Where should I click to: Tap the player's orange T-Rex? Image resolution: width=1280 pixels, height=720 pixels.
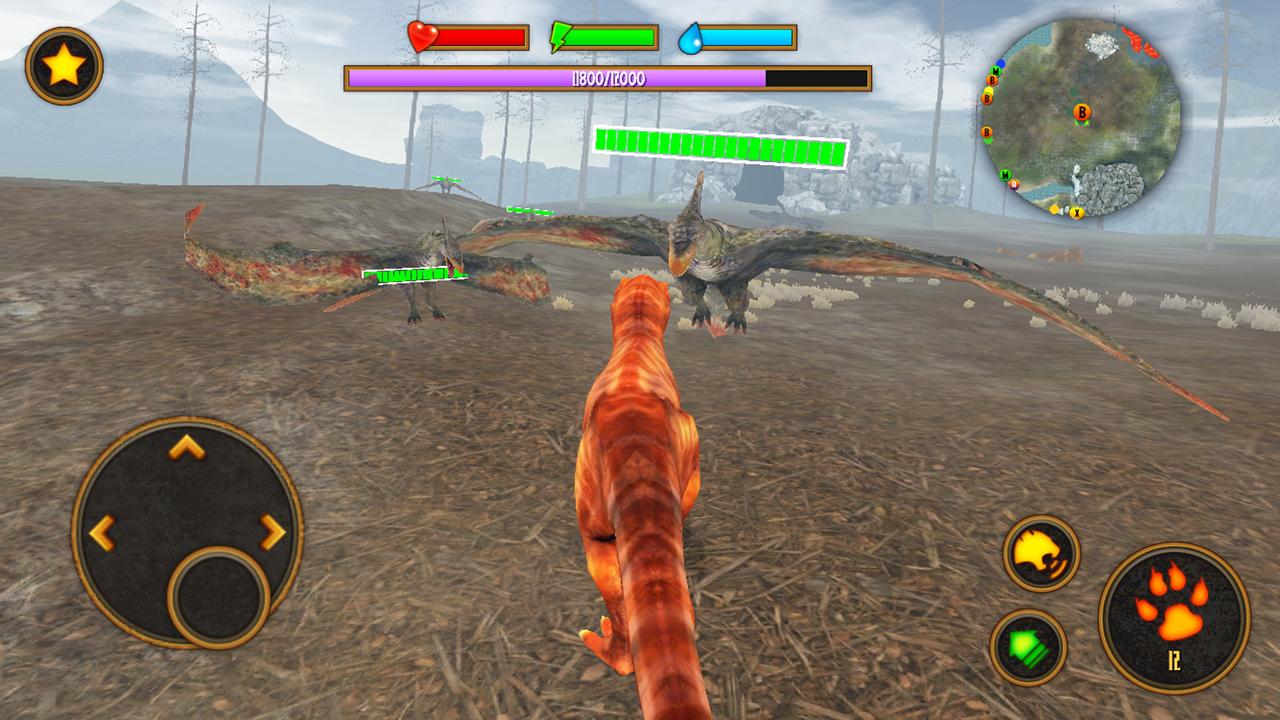tap(645, 480)
